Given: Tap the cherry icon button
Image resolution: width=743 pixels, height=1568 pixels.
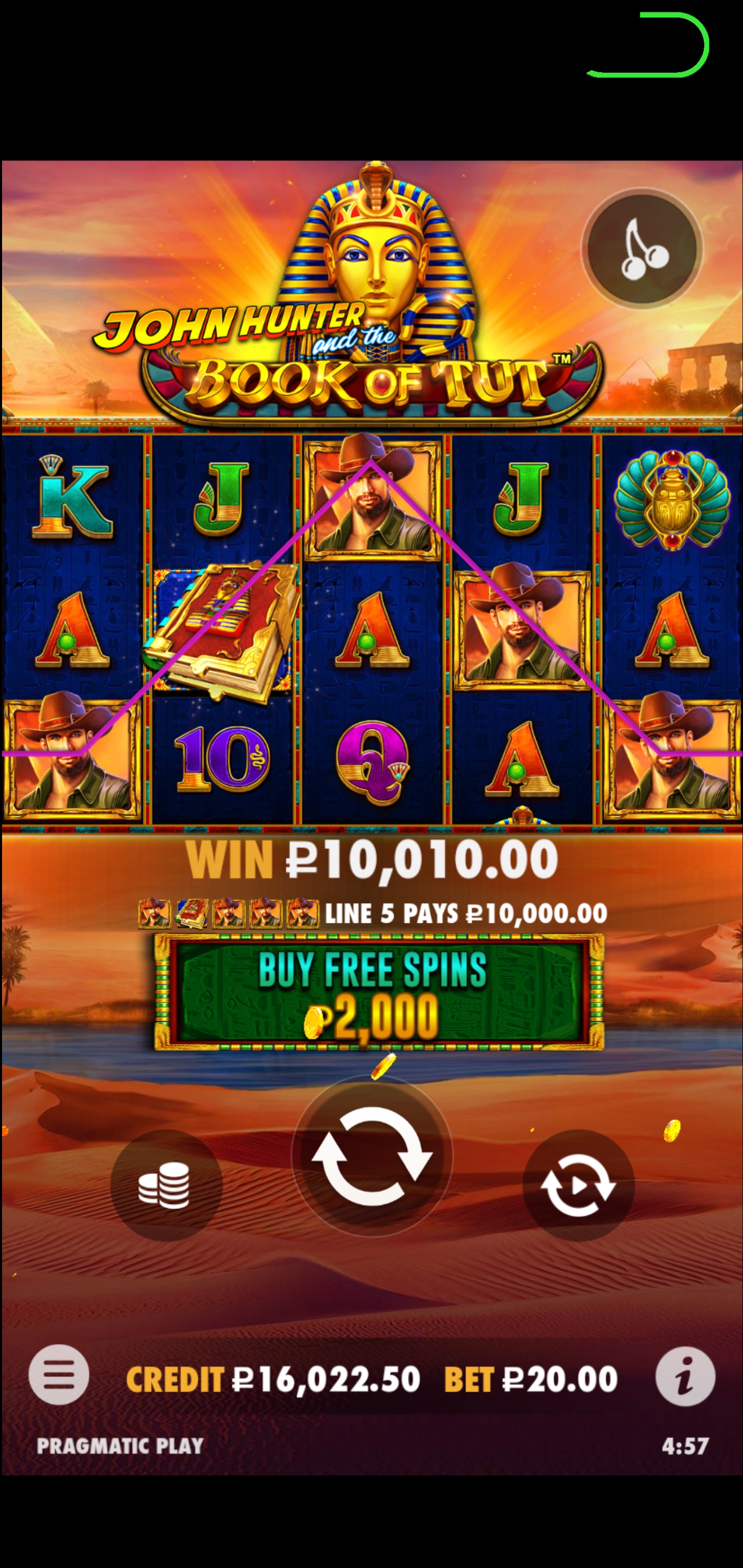Looking at the screenshot, I should (642, 249).
